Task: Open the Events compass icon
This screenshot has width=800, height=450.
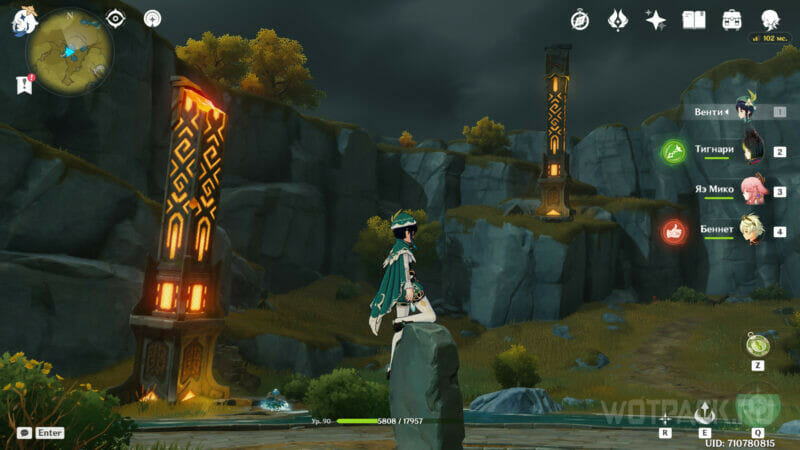Action: pyautogui.click(x=580, y=20)
